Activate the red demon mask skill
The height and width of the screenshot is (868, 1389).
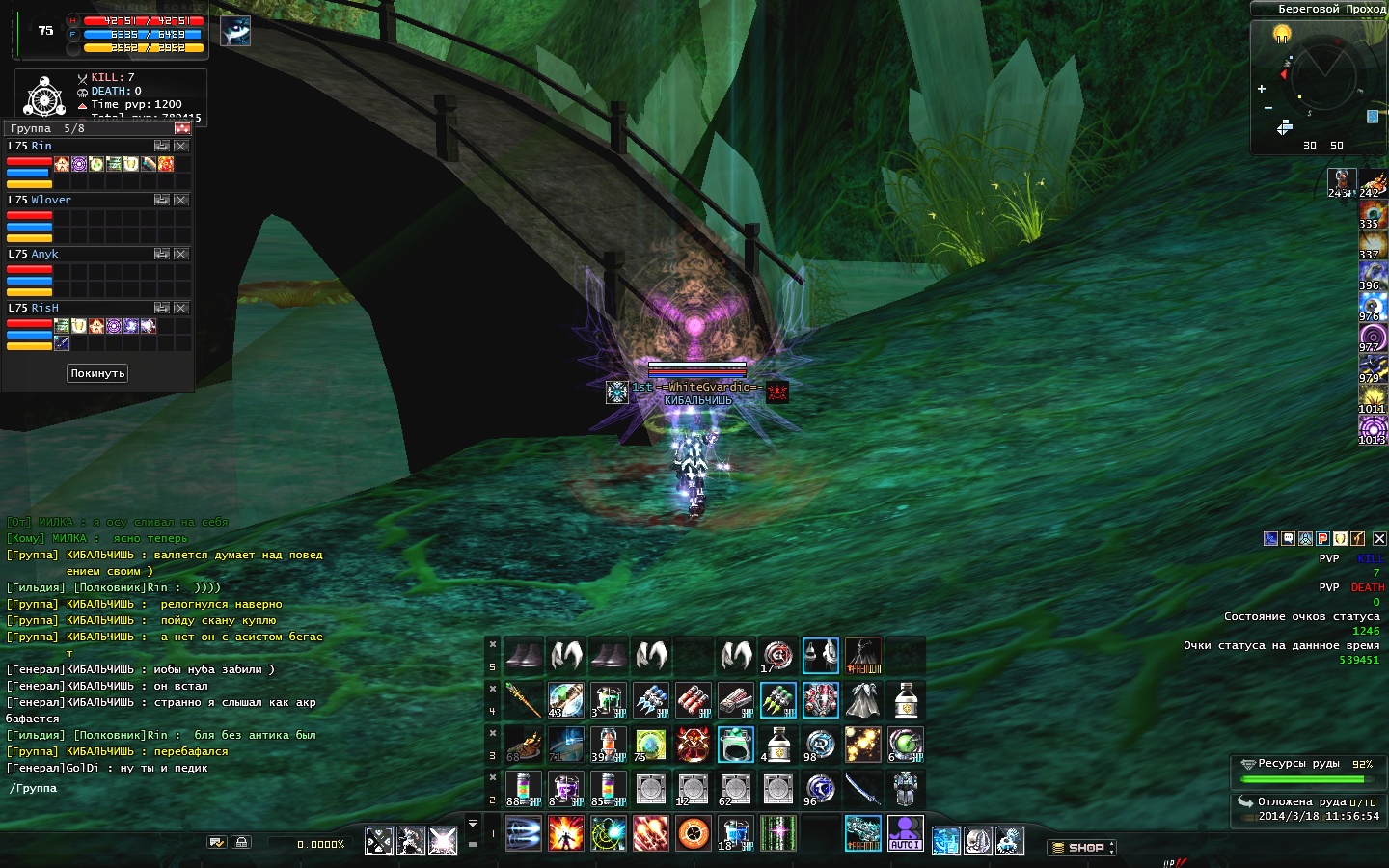pos(693,745)
